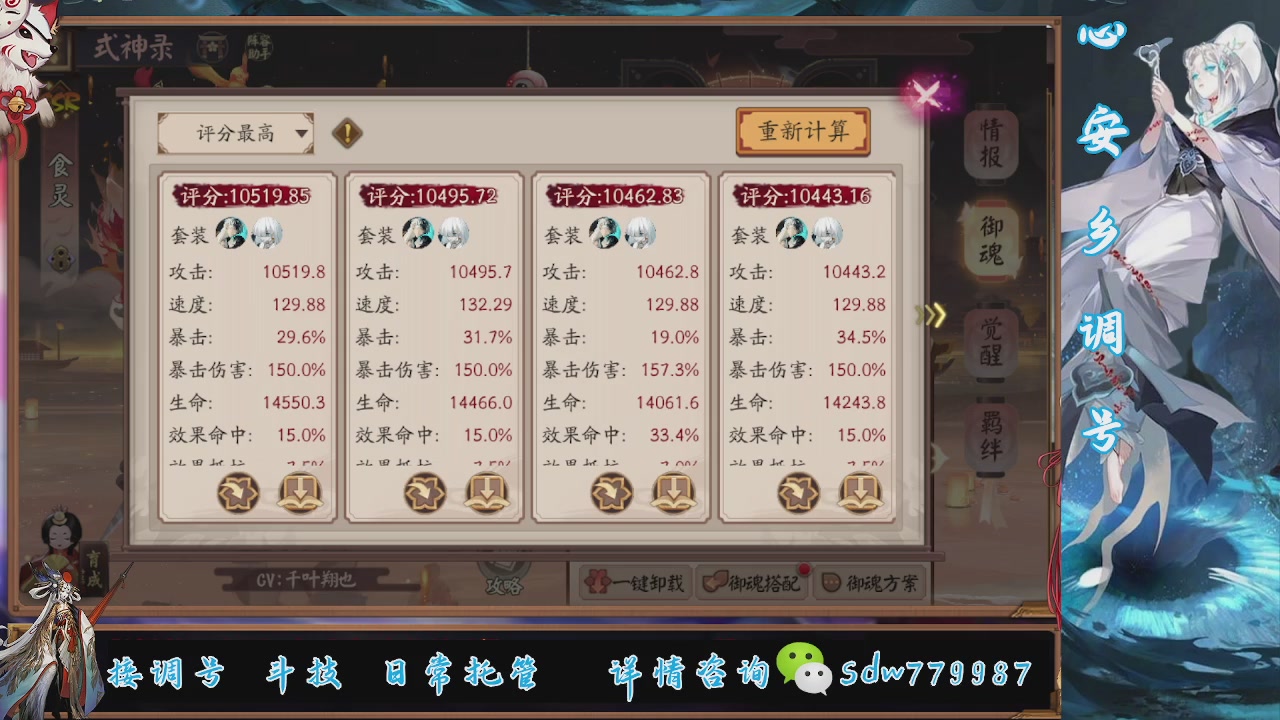Expand the right panel with the double-arrow chevron
Image resolution: width=1280 pixels, height=720 pixels.
pos(931,315)
